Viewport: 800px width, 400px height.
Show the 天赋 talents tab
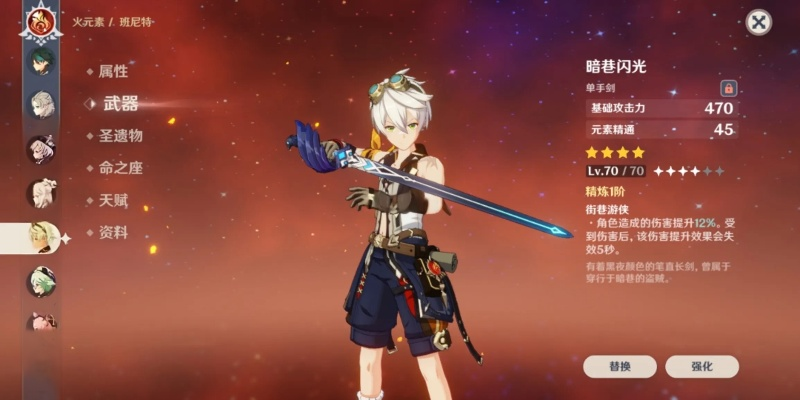tap(113, 200)
